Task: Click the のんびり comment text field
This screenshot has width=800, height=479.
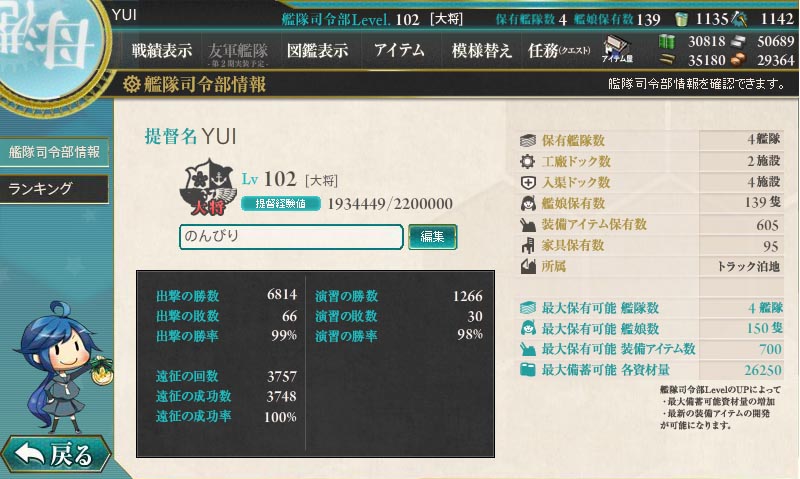Action: pyautogui.click(x=291, y=237)
